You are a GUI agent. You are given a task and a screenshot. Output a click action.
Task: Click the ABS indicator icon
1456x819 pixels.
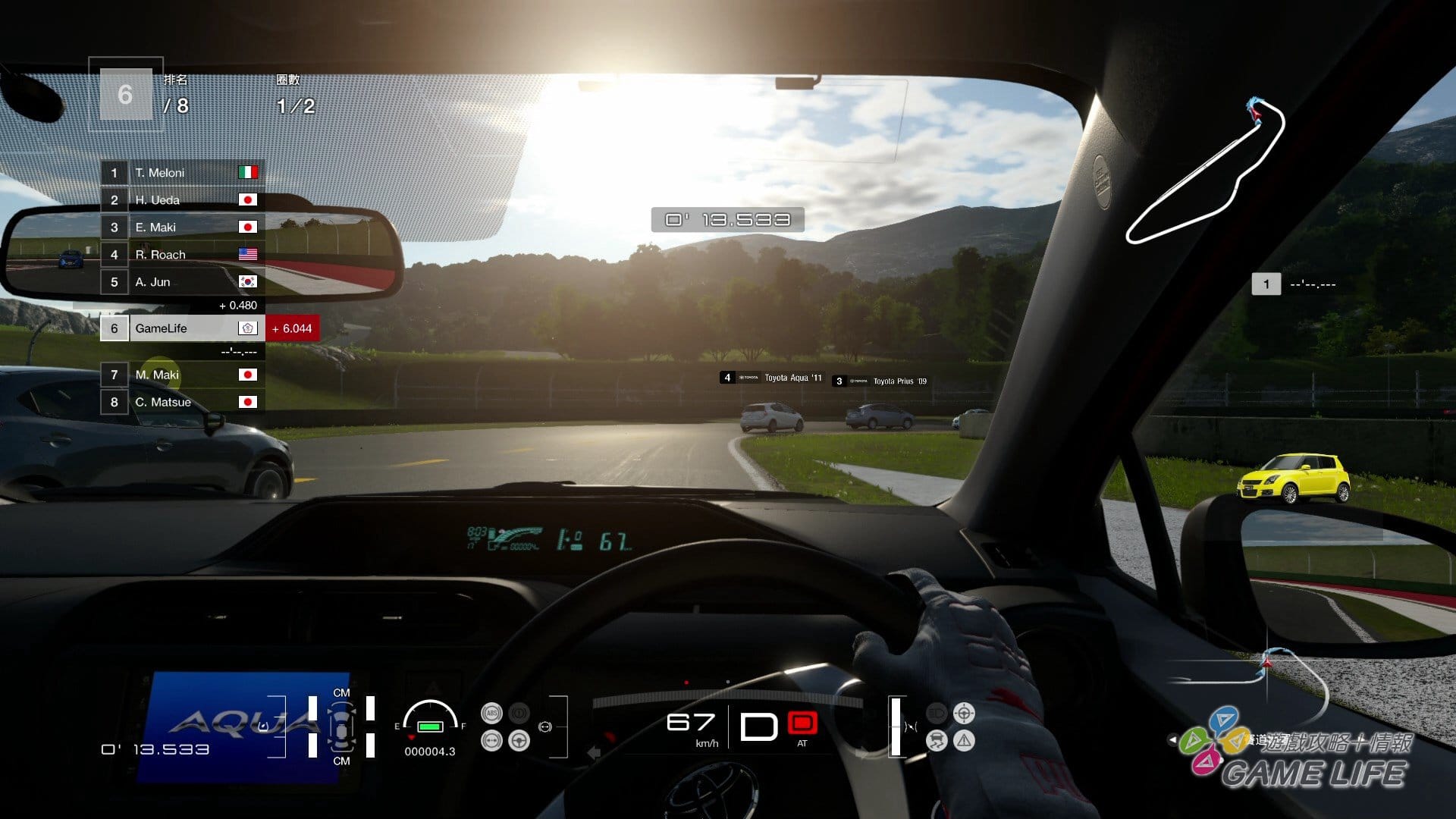point(491,713)
